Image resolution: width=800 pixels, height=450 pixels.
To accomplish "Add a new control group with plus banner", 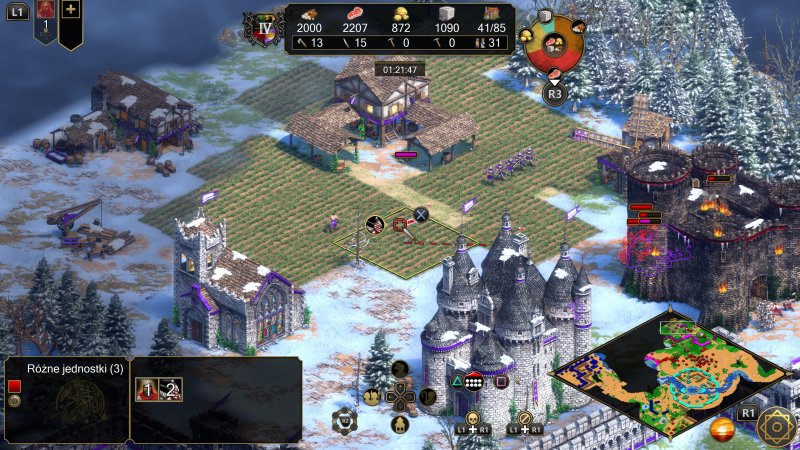I will 70,18.
